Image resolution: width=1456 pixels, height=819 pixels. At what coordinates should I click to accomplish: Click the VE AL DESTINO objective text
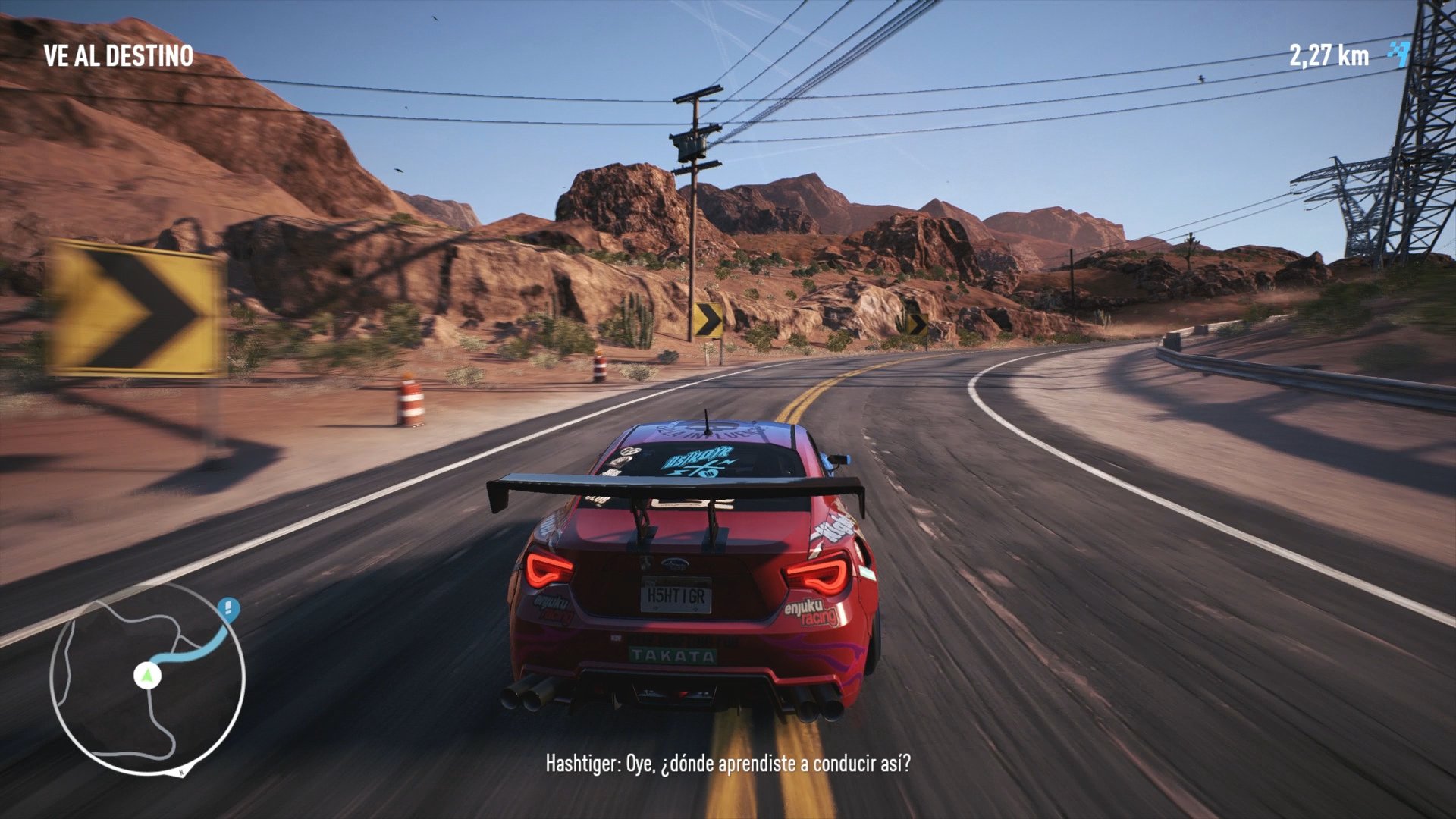[118, 53]
